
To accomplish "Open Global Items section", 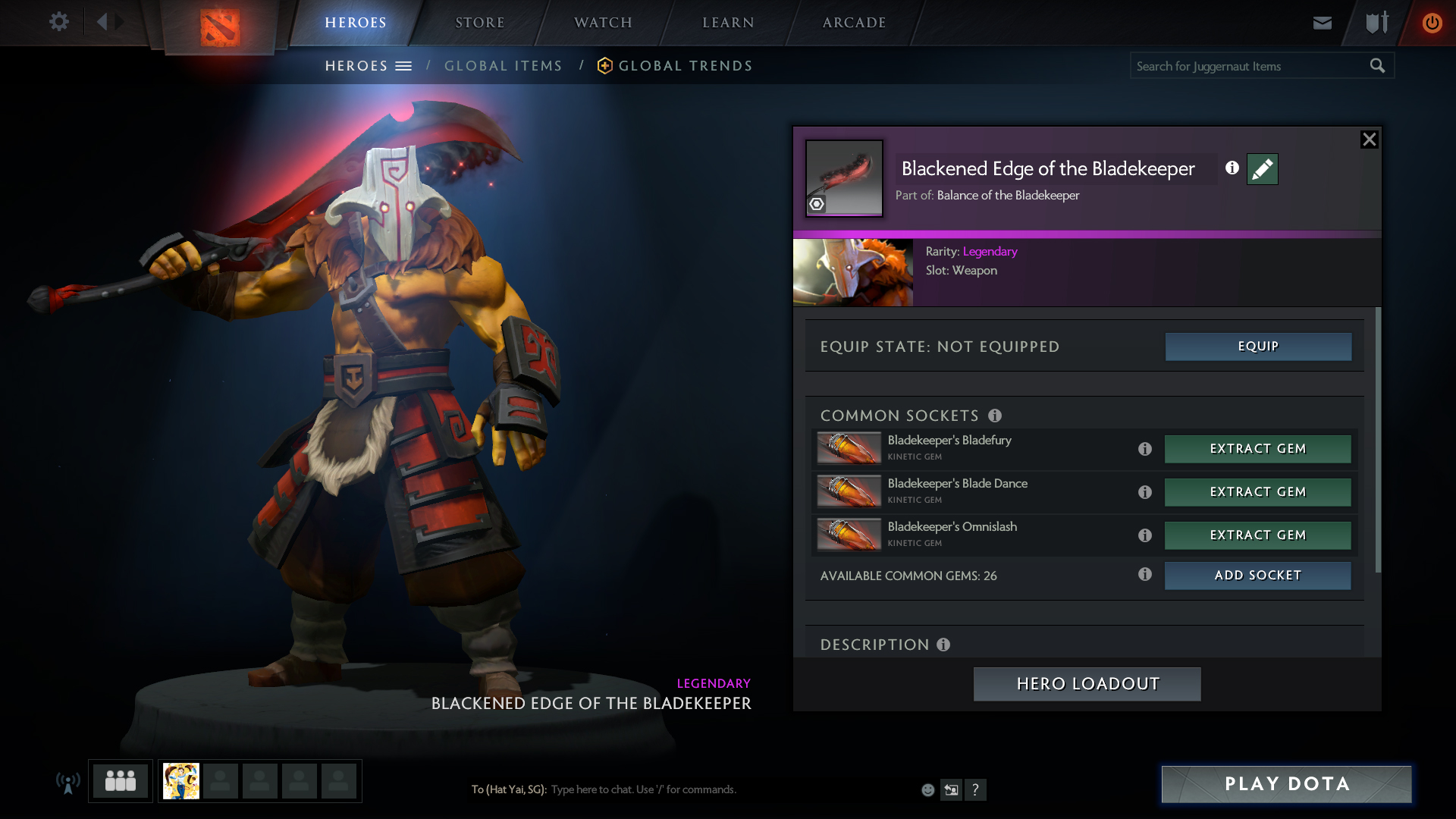I will 503,66.
